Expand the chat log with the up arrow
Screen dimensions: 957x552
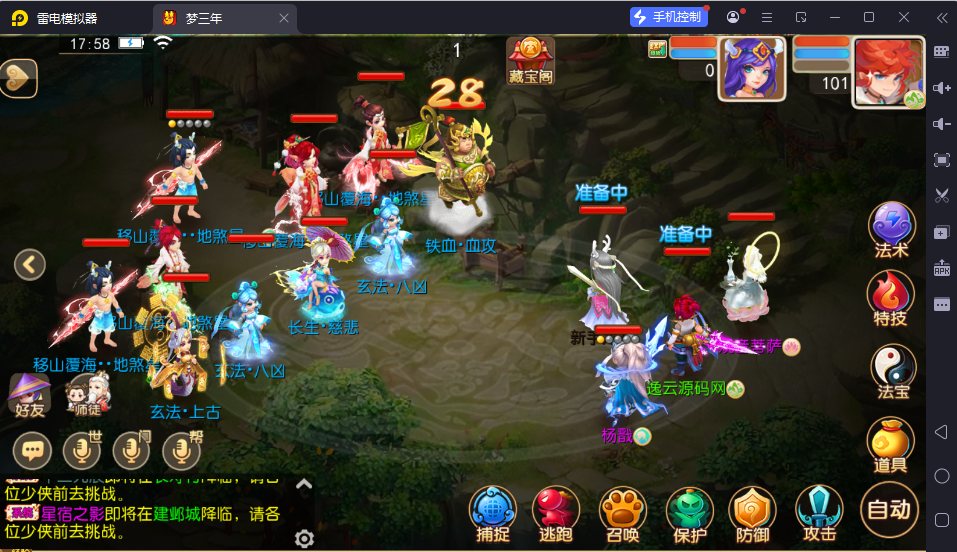click(304, 485)
